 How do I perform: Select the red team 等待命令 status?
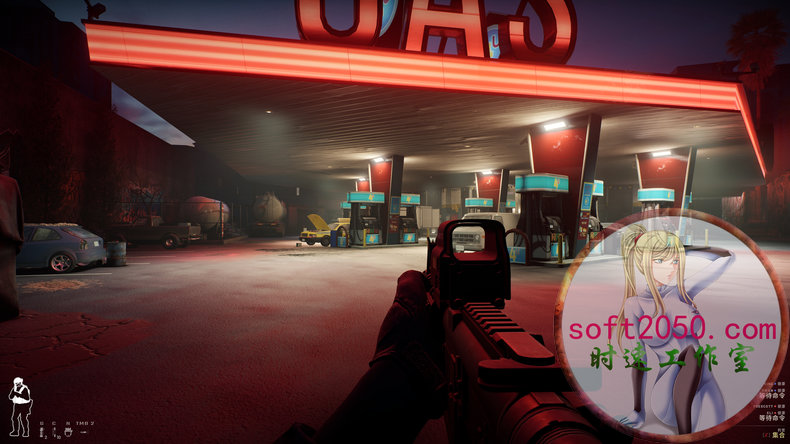[772, 415]
